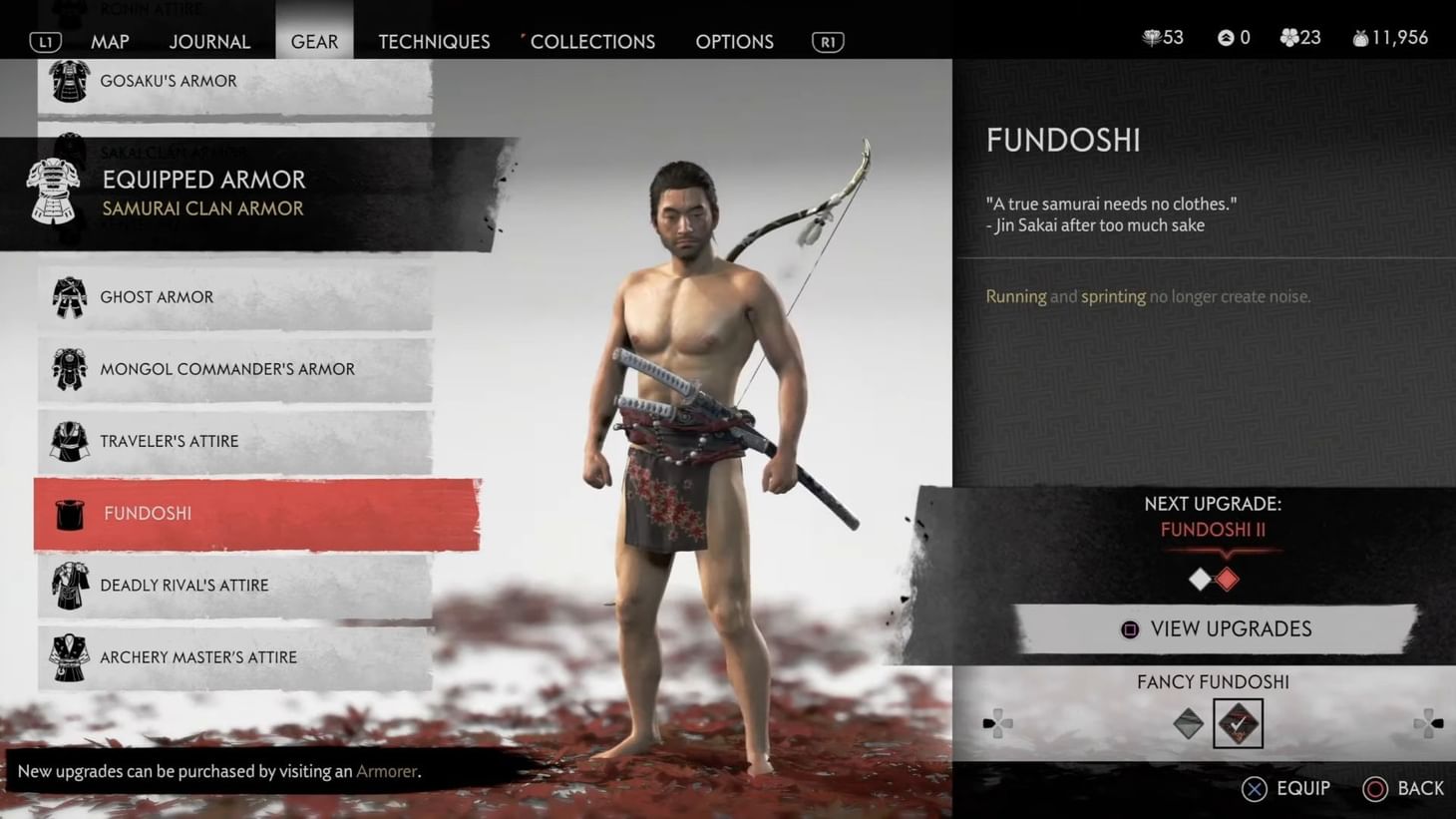Viewport: 1456px width, 819px height.
Task: Click the Traveler's Attire garment icon
Action: [68, 440]
